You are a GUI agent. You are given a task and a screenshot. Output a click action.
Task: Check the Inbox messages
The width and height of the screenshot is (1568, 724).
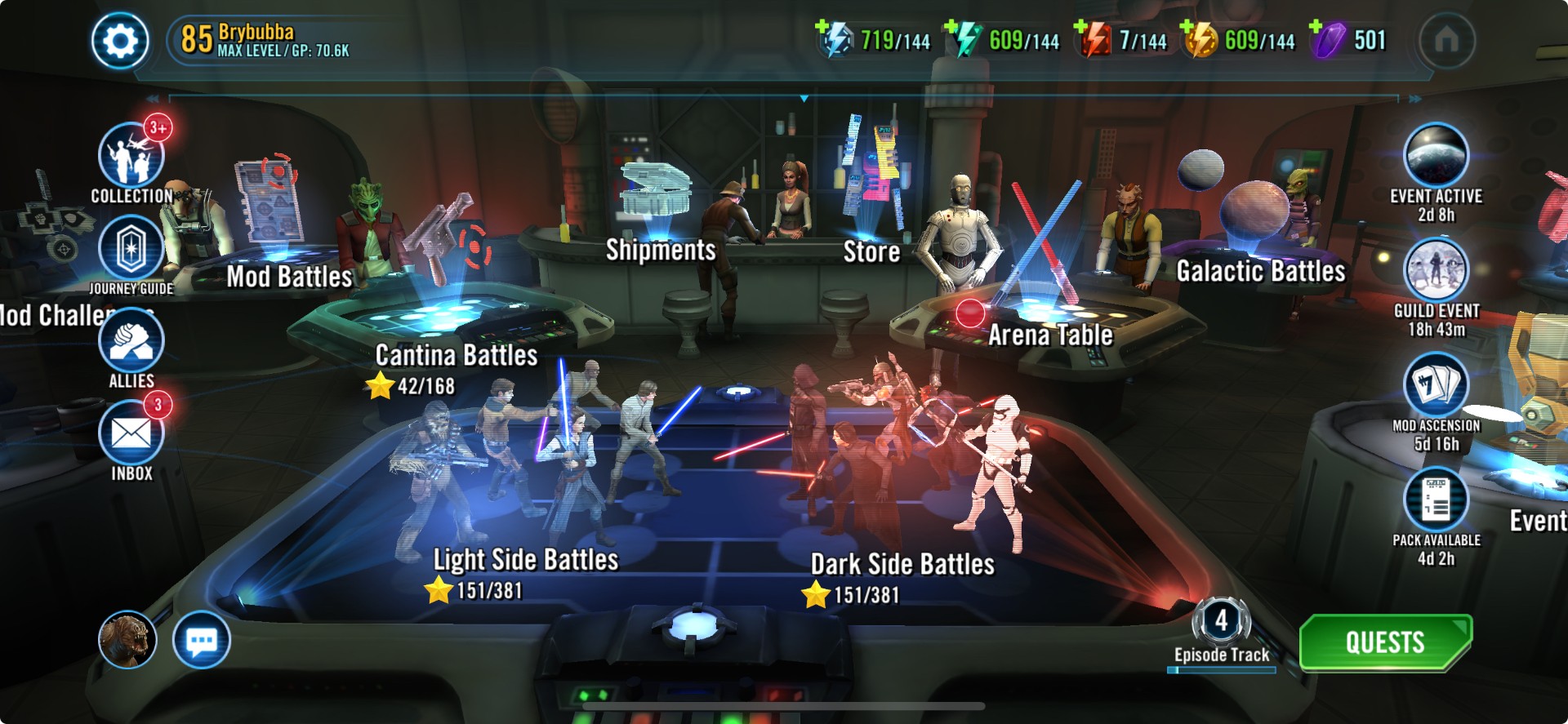[x=131, y=434]
